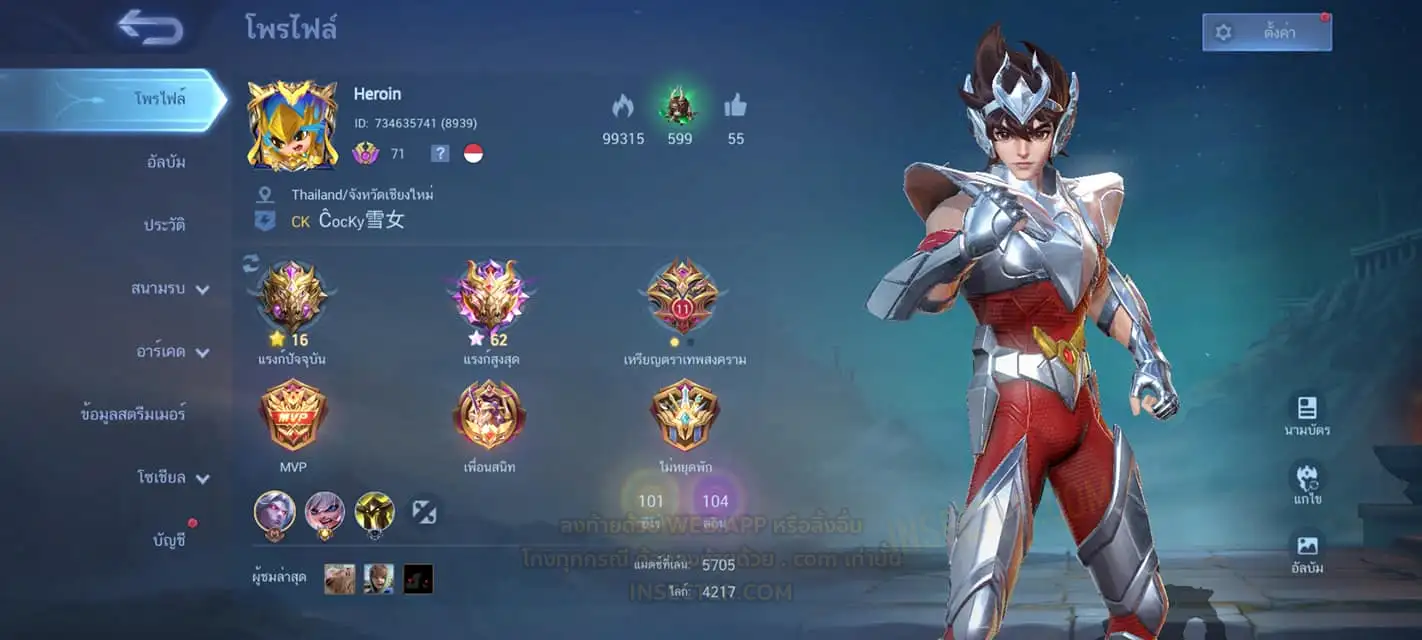1422x640 pixels.
Task: View the เพื่อนสนิท close friend badge
Action: tap(489, 416)
